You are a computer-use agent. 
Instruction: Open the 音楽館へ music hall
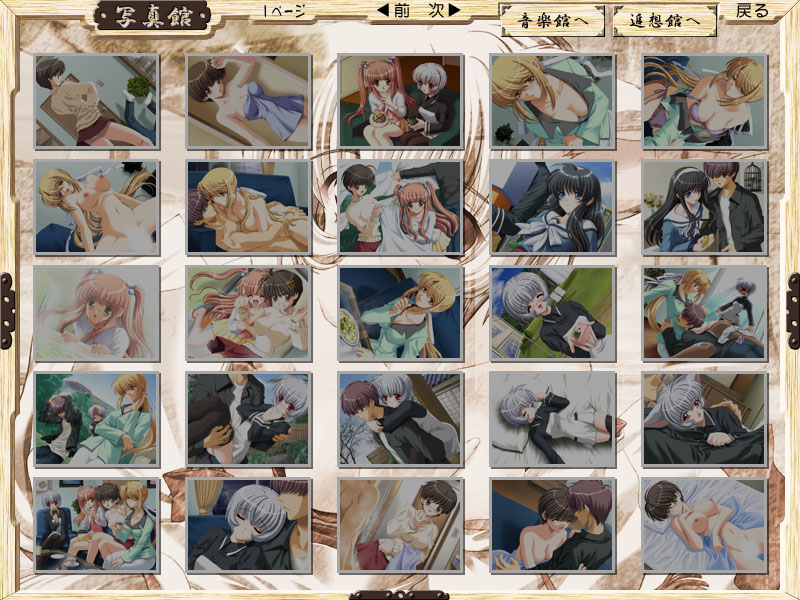coord(552,19)
